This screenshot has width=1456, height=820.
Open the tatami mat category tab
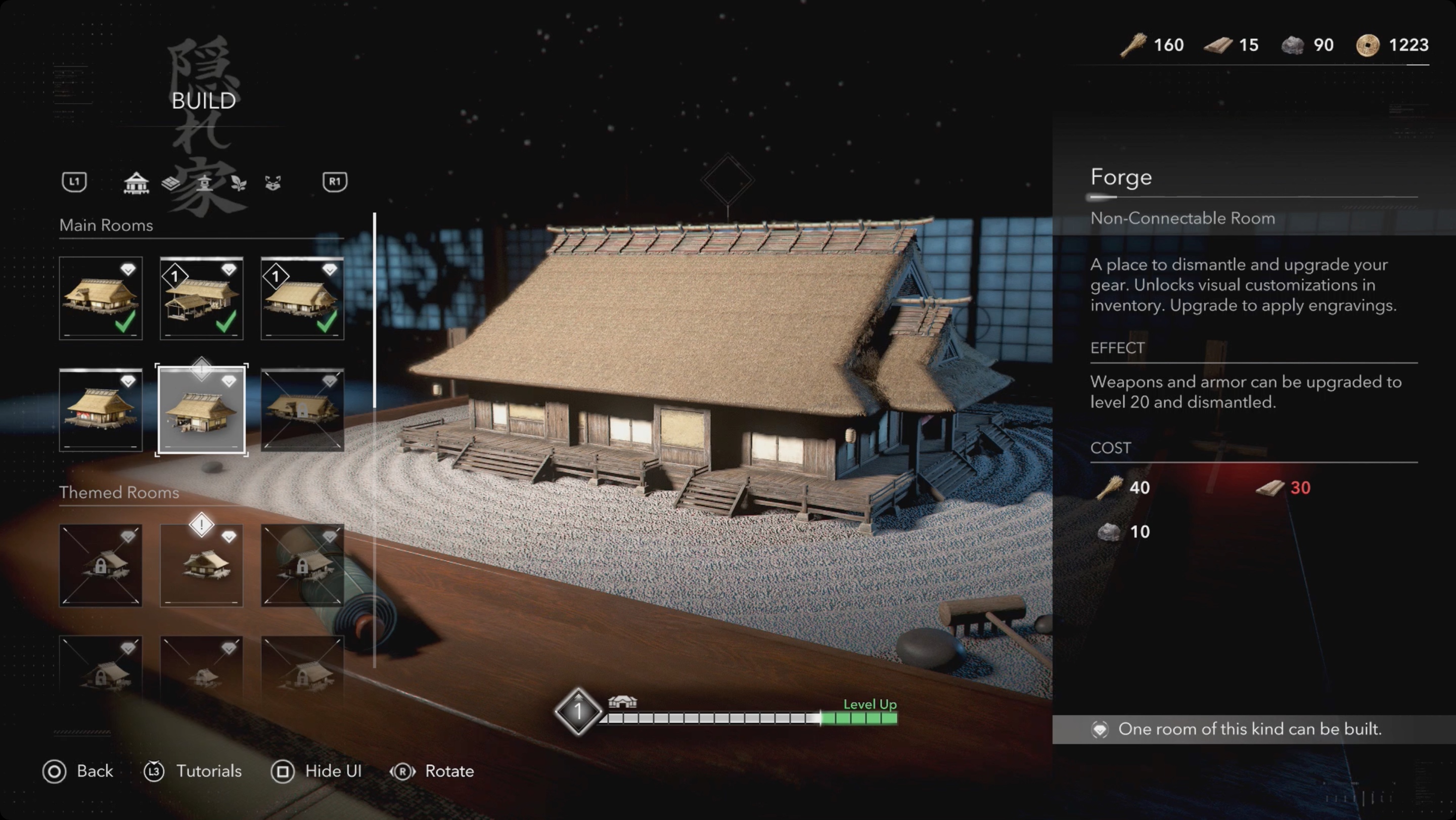click(171, 183)
